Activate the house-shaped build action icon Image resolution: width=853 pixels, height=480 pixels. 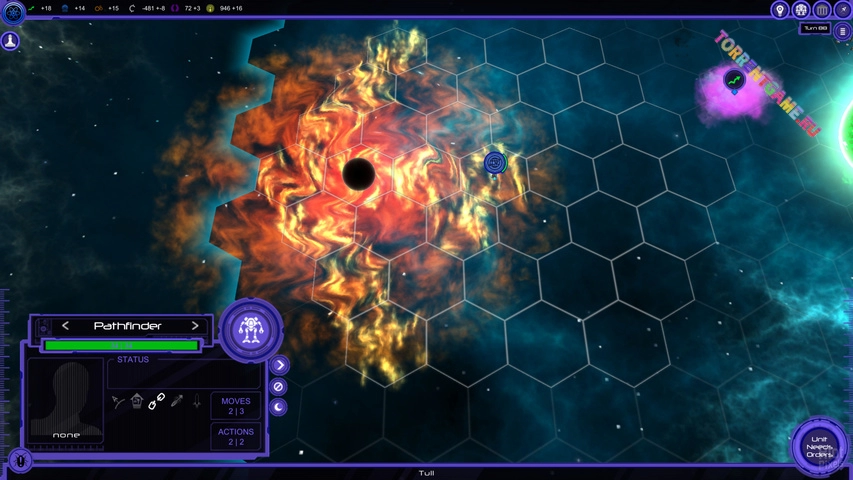pos(137,401)
